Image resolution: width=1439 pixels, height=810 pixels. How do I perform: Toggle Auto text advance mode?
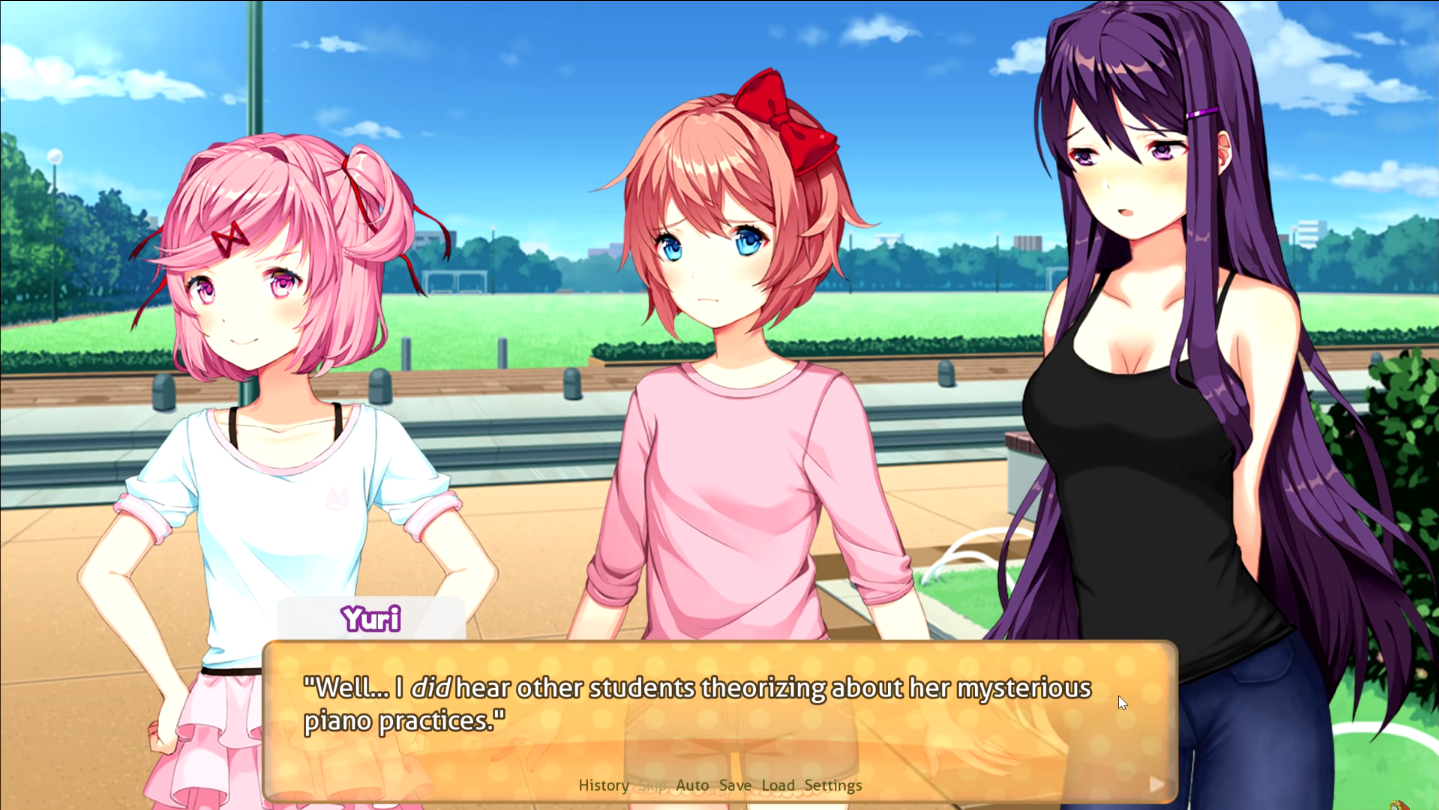point(693,785)
